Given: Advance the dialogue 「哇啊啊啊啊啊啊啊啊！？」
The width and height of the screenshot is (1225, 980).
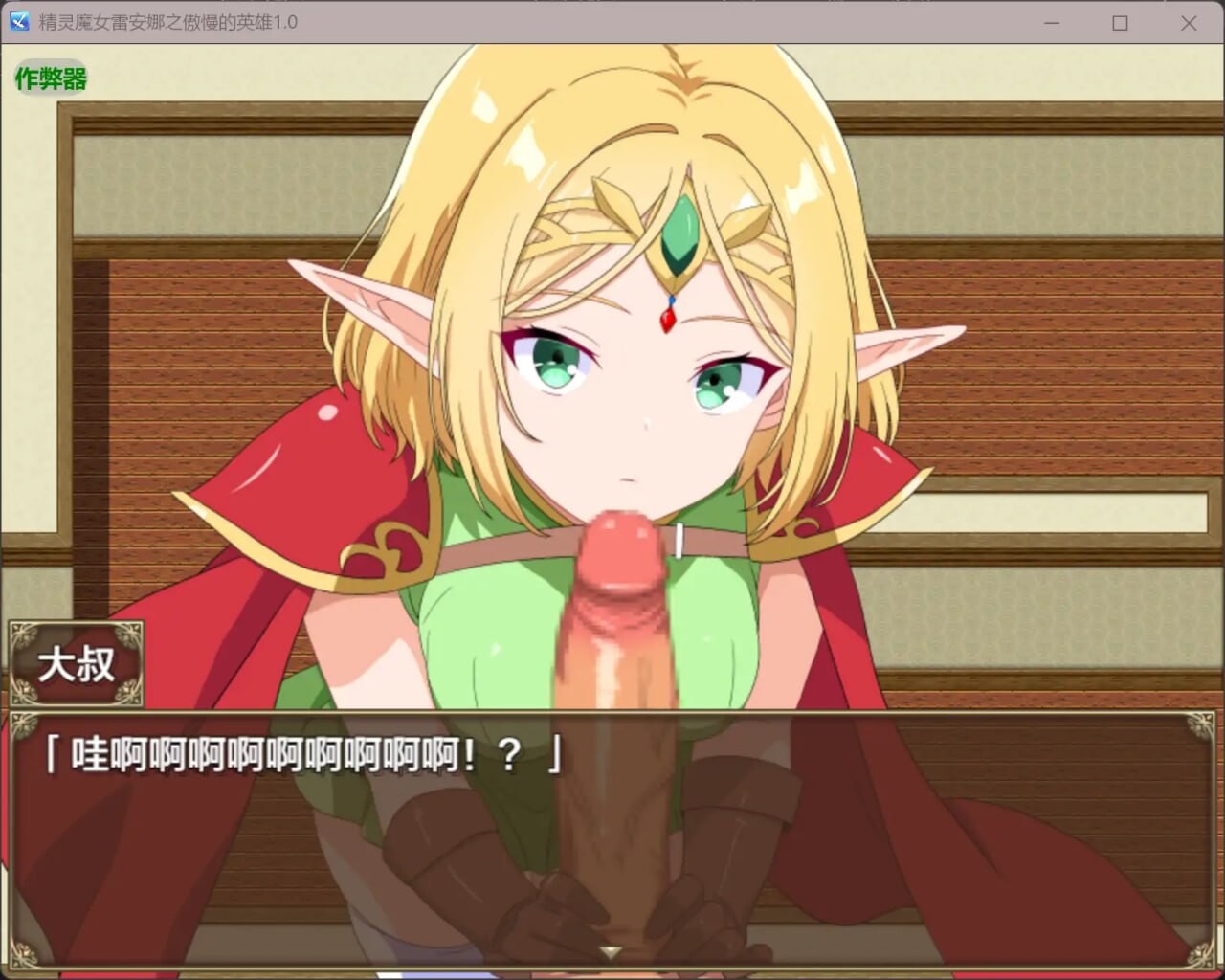Looking at the screenshot, I should 306,755.
